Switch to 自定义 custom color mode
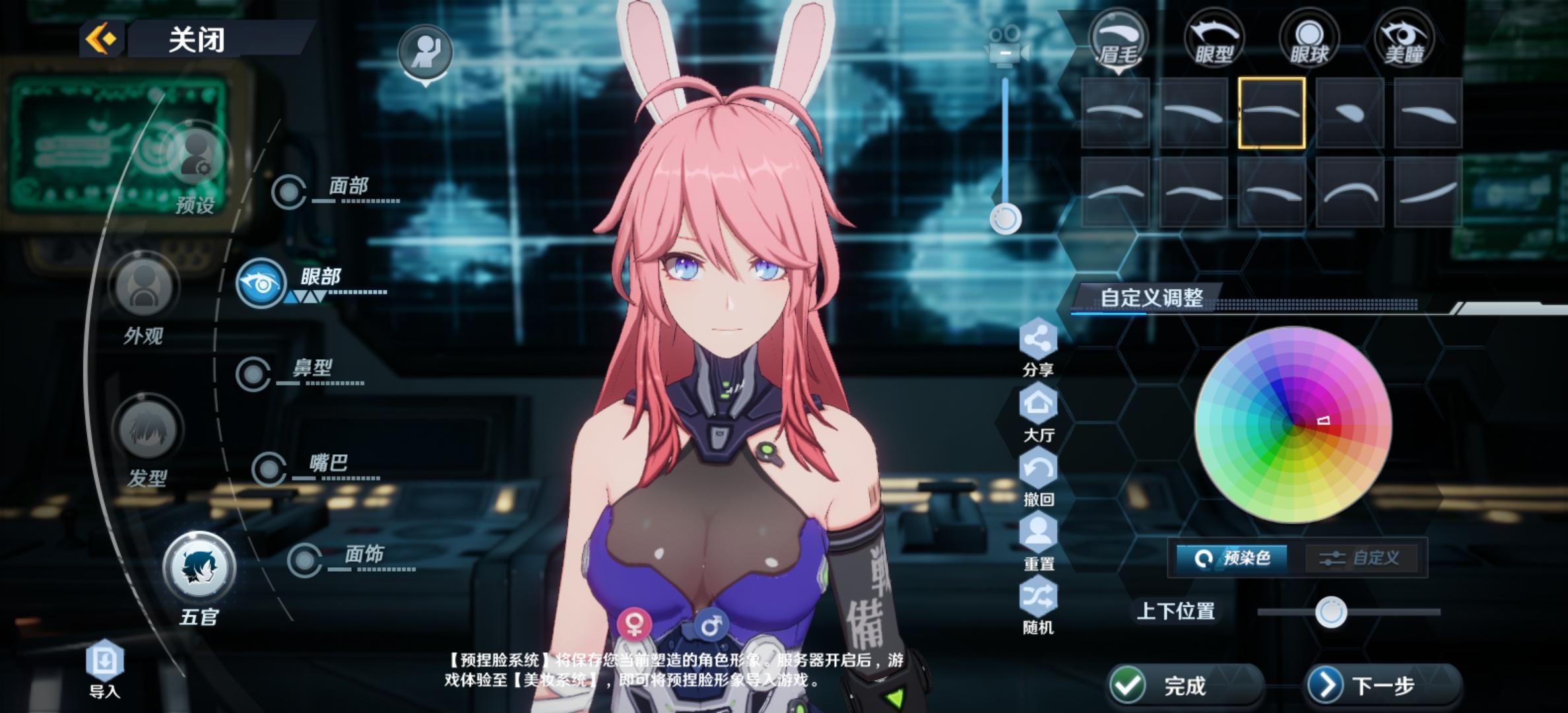The width and height of the screenshot is (1568, 713). [1361, 559]
